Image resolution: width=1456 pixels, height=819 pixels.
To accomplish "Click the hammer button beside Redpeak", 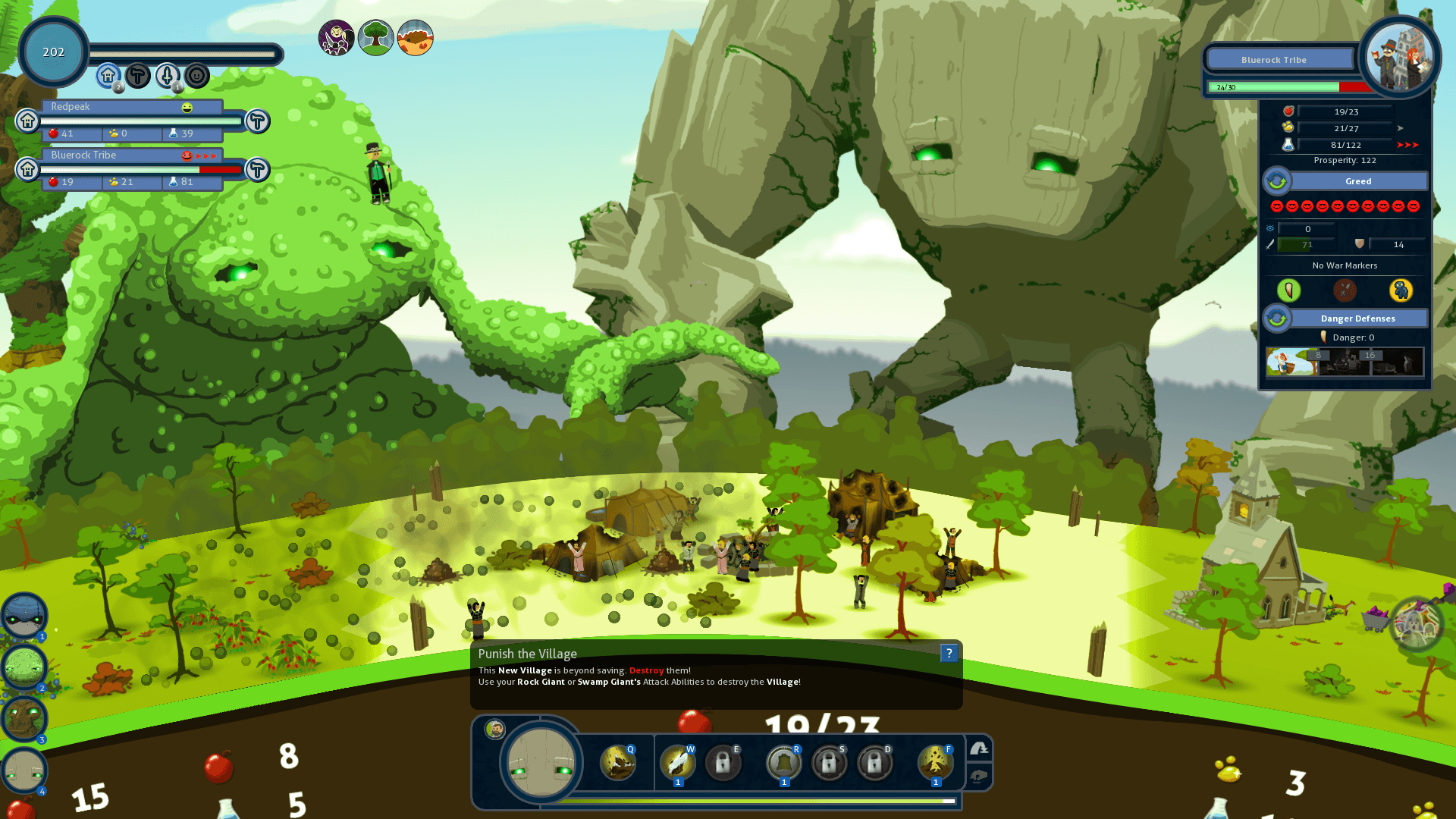I will (258, 121).
